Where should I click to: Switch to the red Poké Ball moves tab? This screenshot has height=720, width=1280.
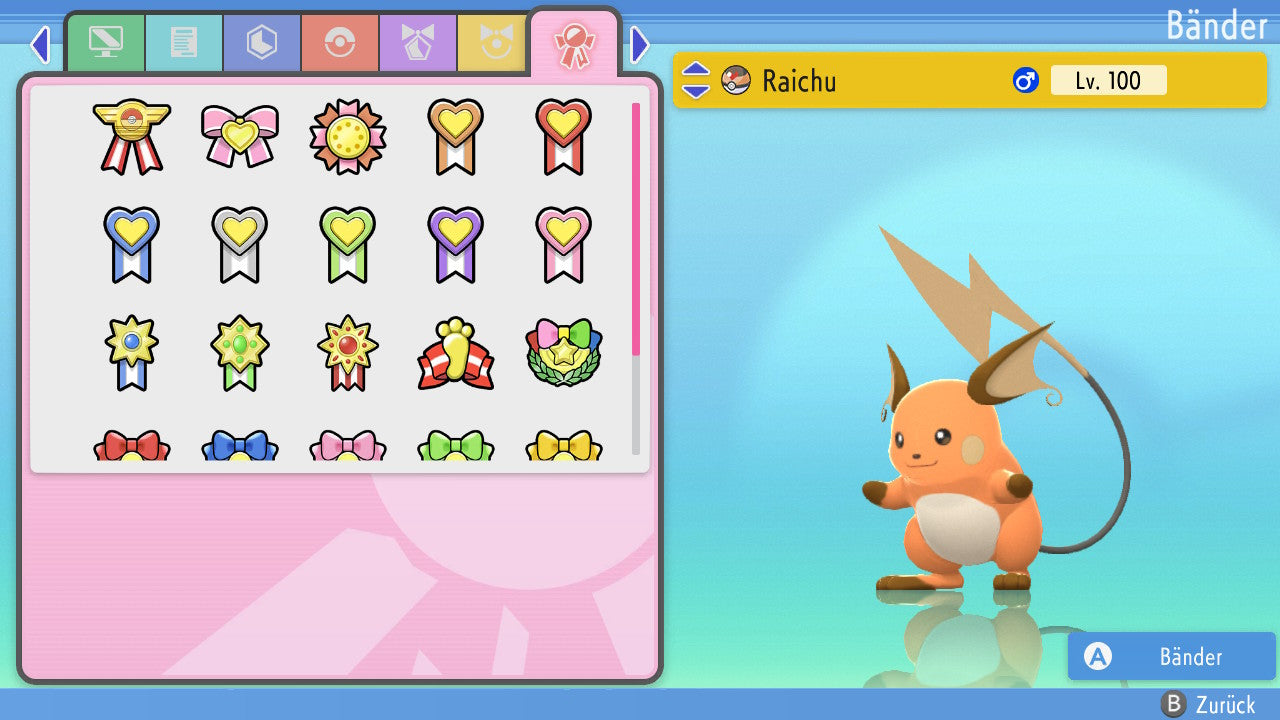(x=340, y=43)
